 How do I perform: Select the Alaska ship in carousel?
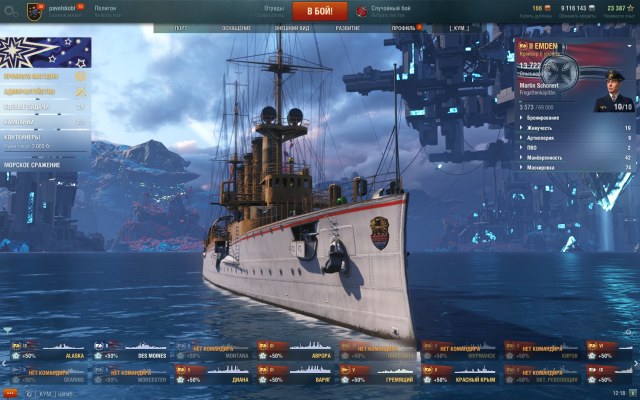click(50, 350)
